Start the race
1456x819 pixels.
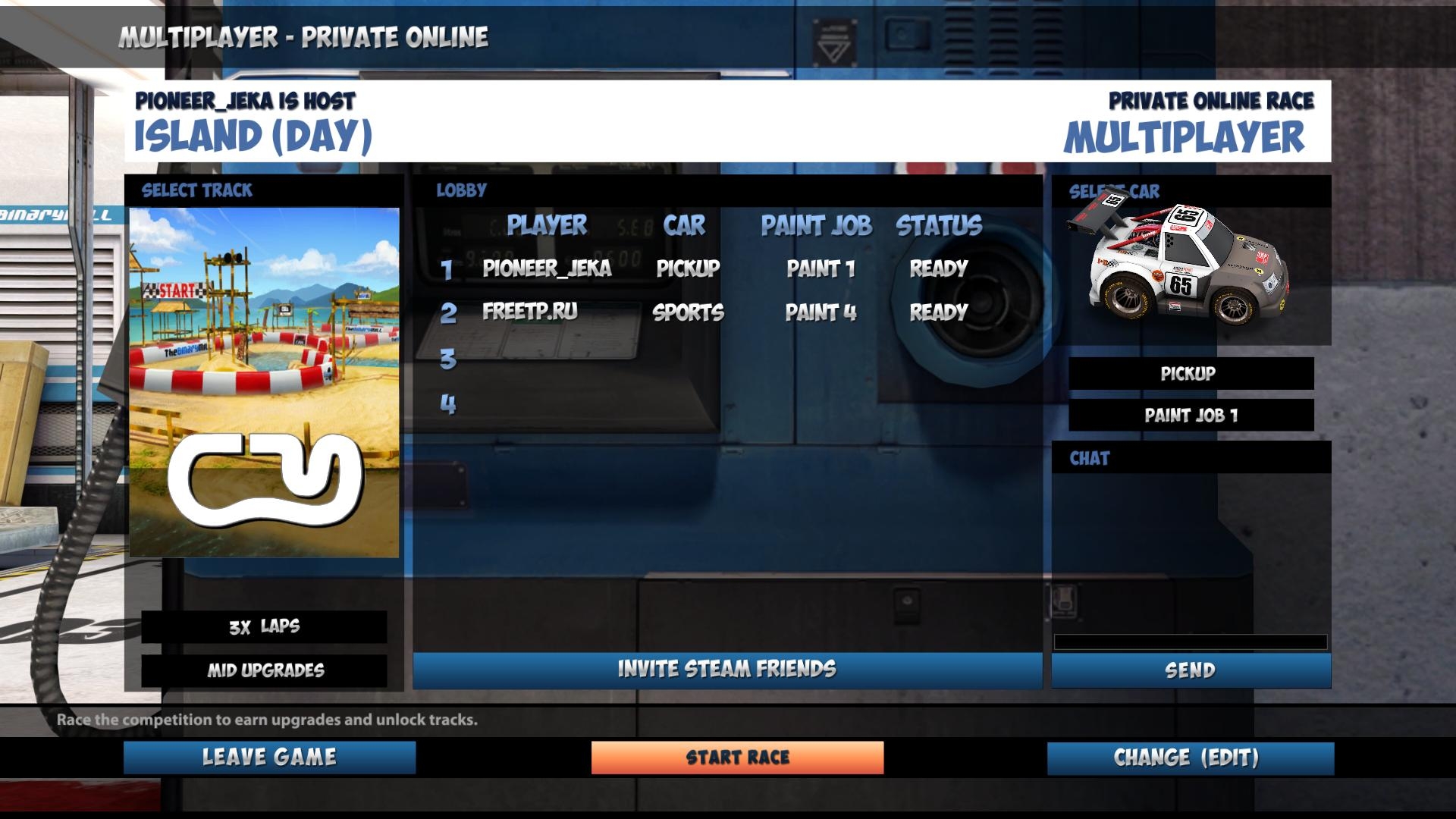coord(737,758)
